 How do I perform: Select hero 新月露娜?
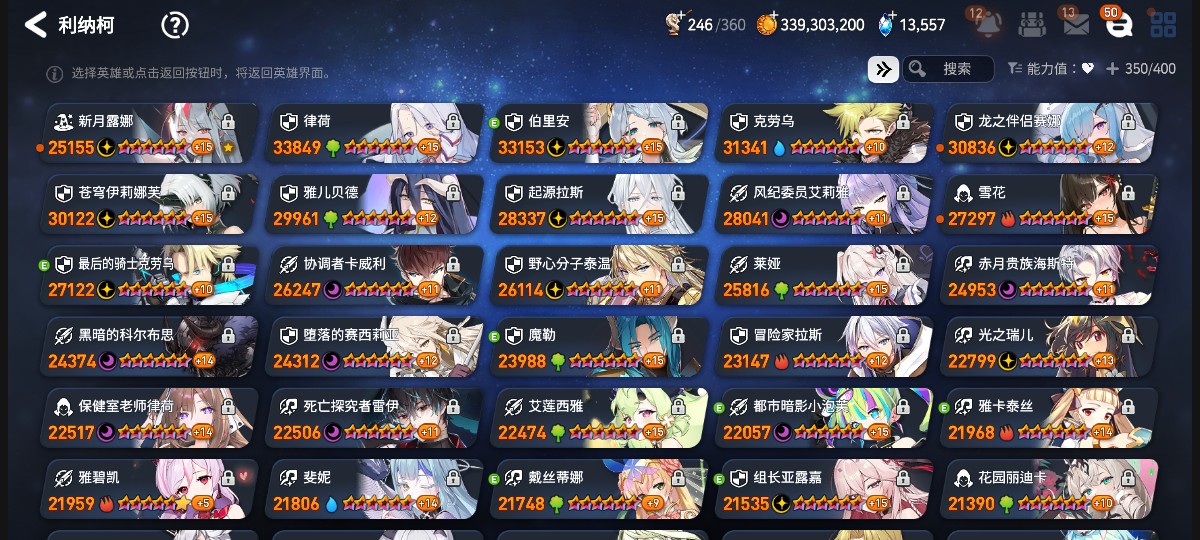[150, 134]
